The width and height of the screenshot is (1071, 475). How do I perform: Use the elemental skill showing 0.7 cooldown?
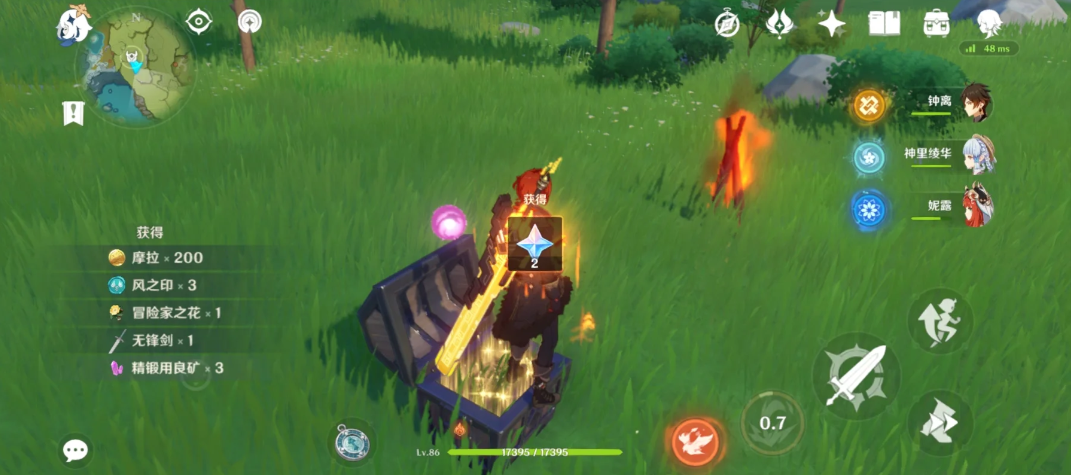pos(772,422)
